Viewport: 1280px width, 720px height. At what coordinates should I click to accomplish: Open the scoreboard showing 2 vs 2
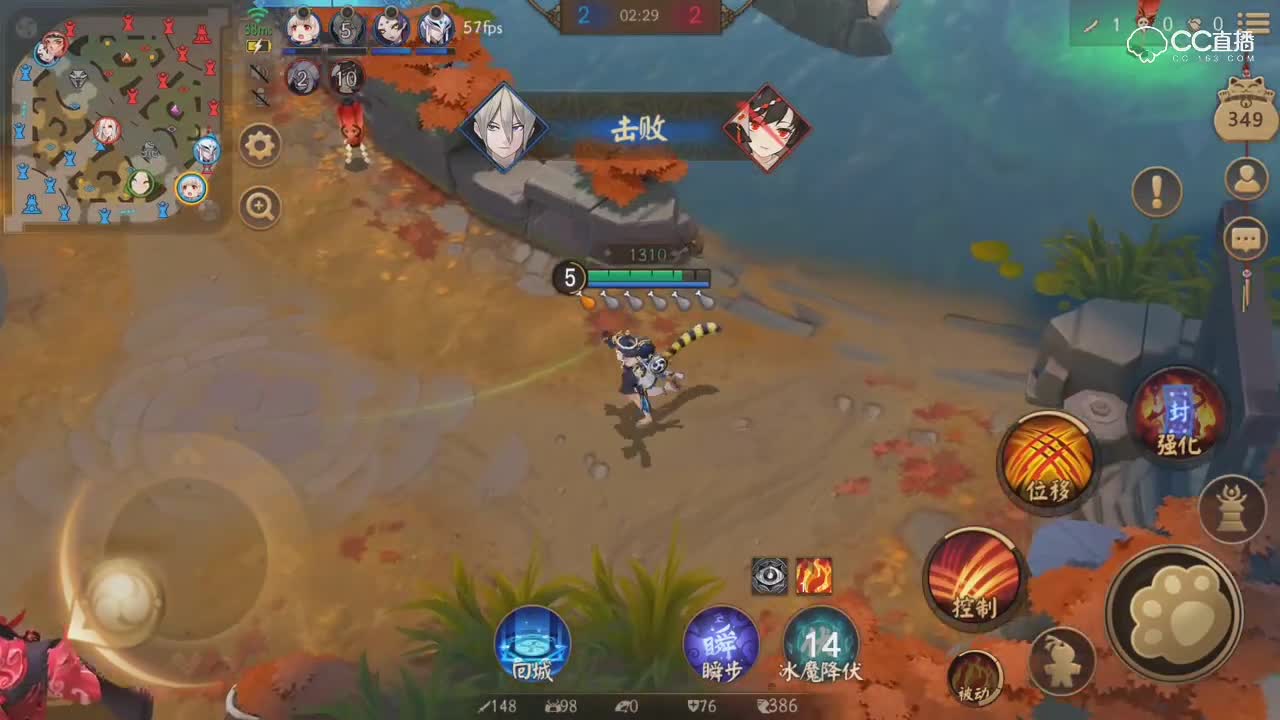(x=640, y=14)
